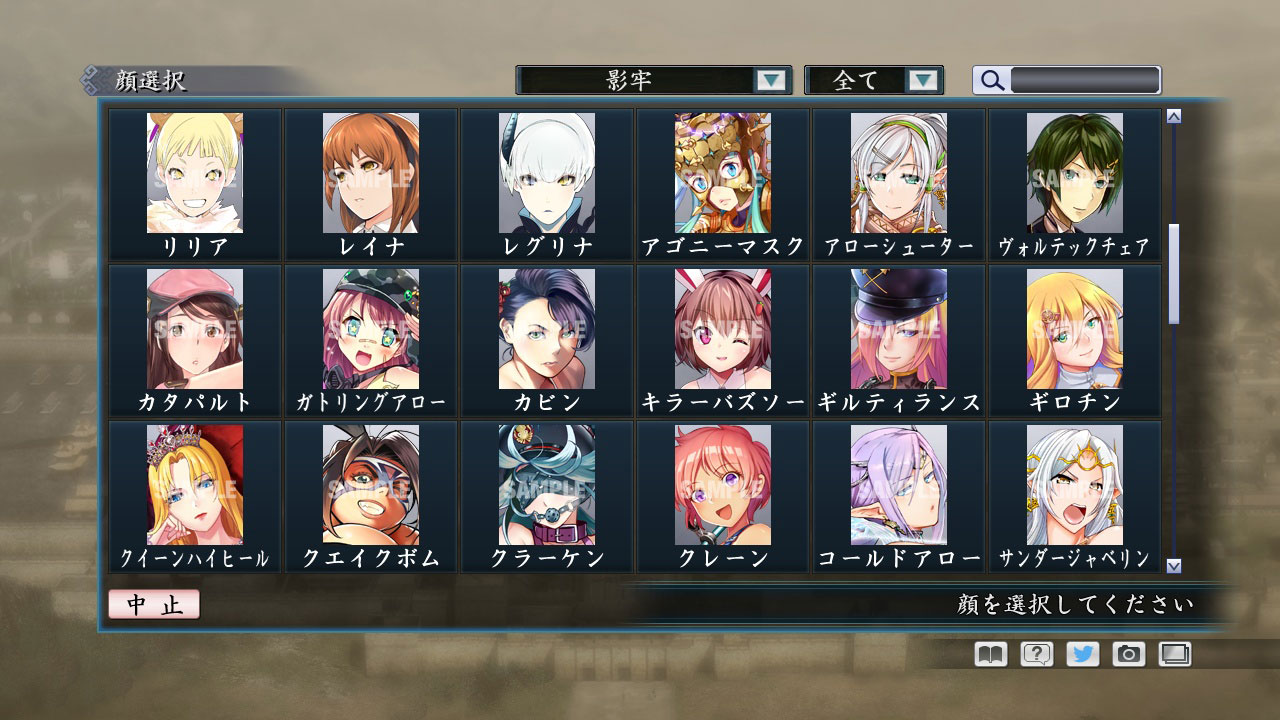1280x720 pixels.
Task: Select the ギロチン portrait
Action: click(x=1075, y=328)
